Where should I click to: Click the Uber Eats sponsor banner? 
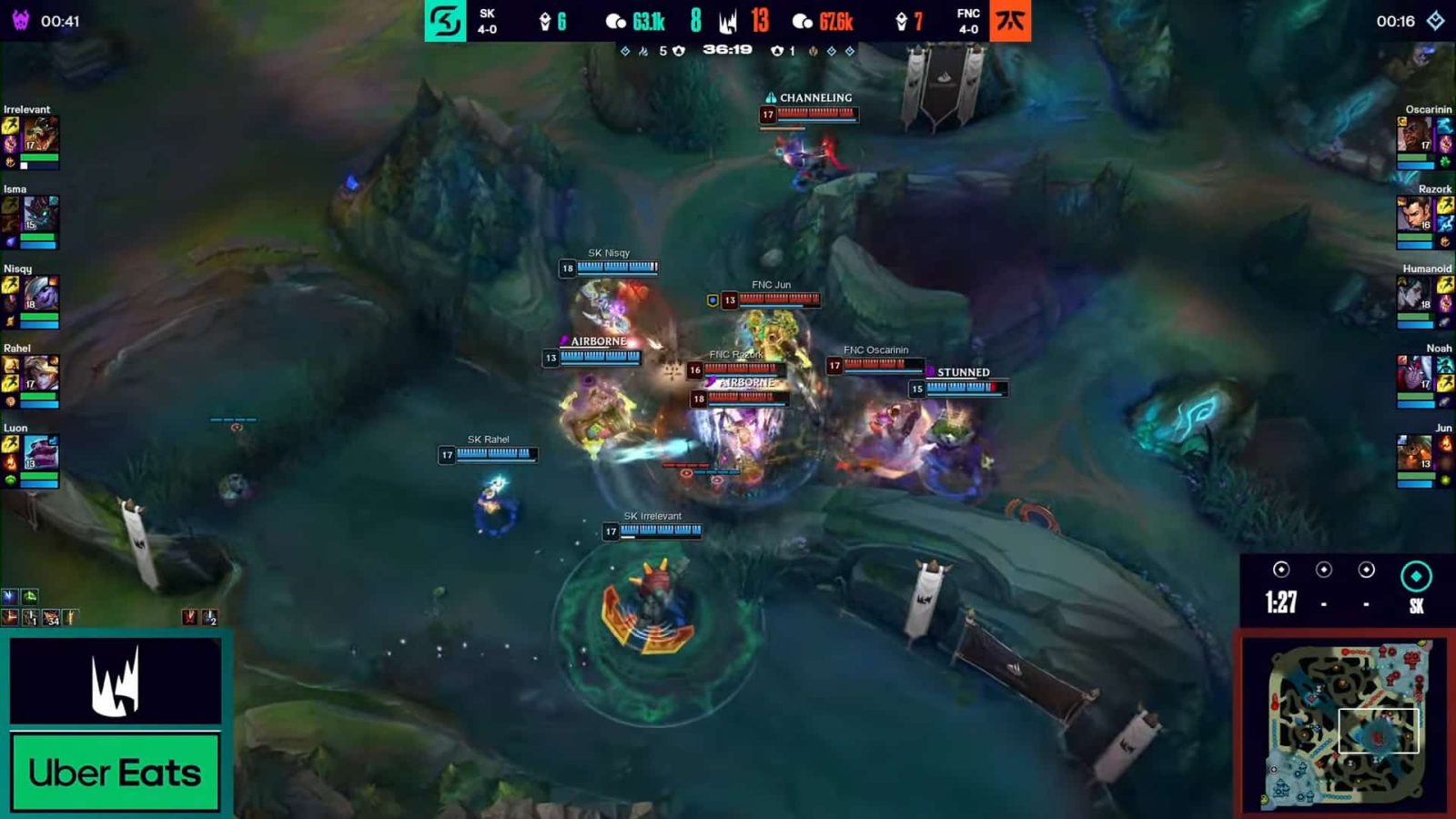(x=116, y=773)
